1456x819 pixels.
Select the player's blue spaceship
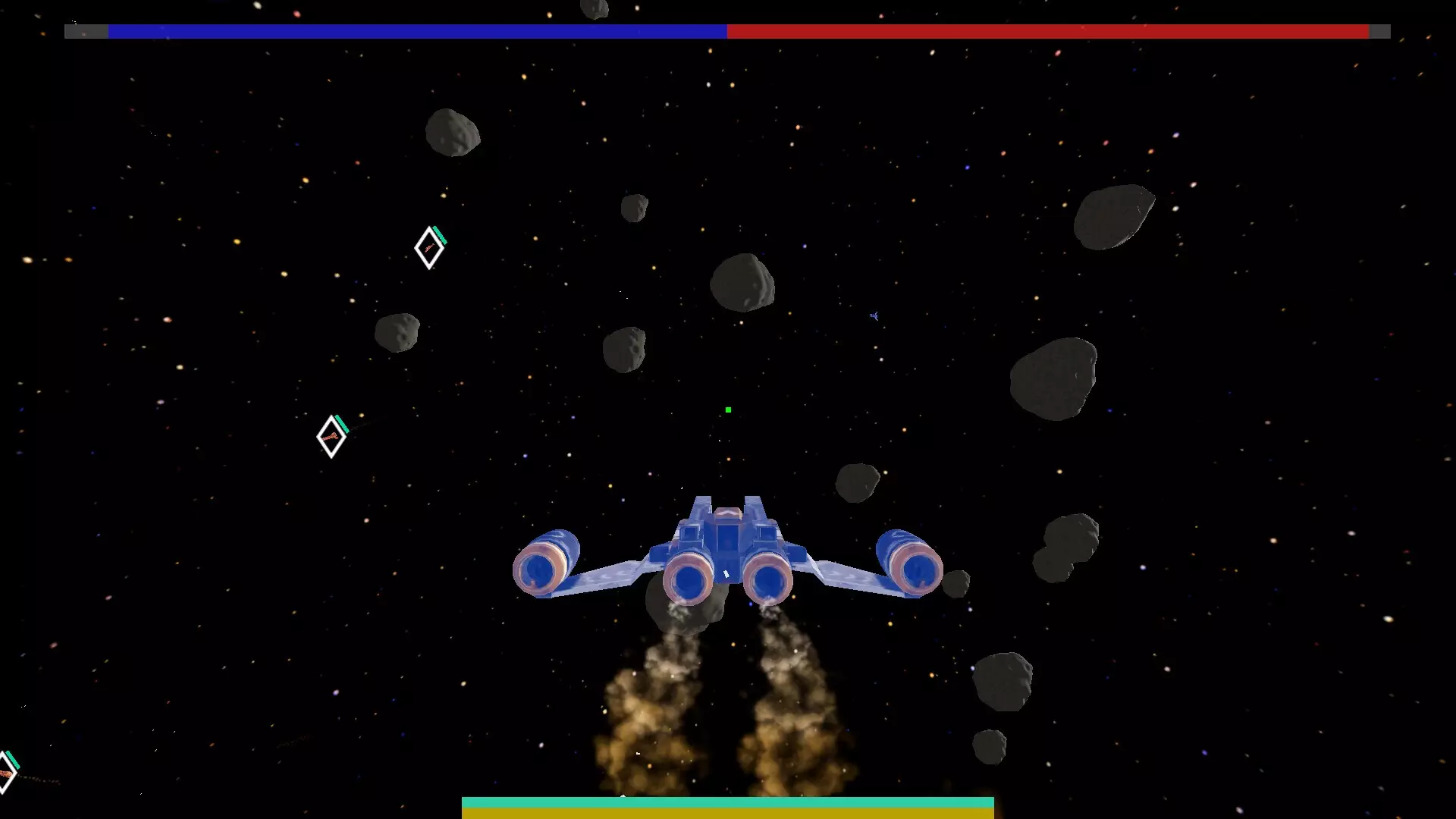coord(728,554)
